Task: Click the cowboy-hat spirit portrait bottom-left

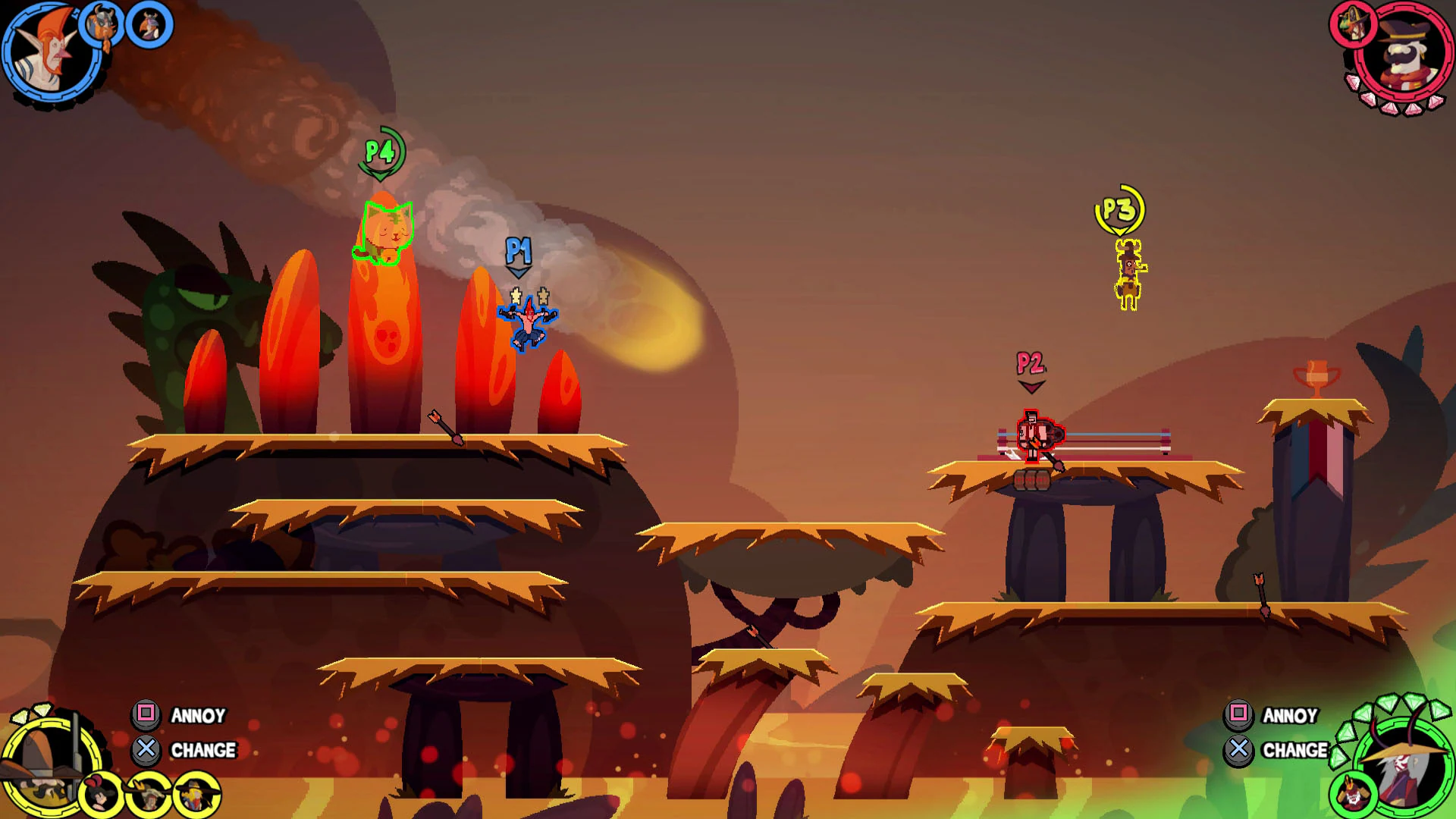Action: pos(49,766)
